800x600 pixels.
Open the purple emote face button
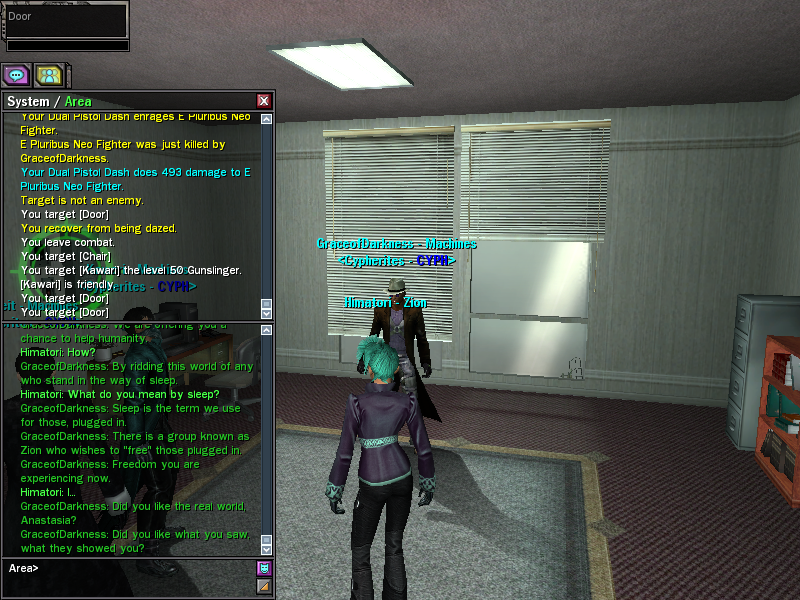click(x=264, y=568)
